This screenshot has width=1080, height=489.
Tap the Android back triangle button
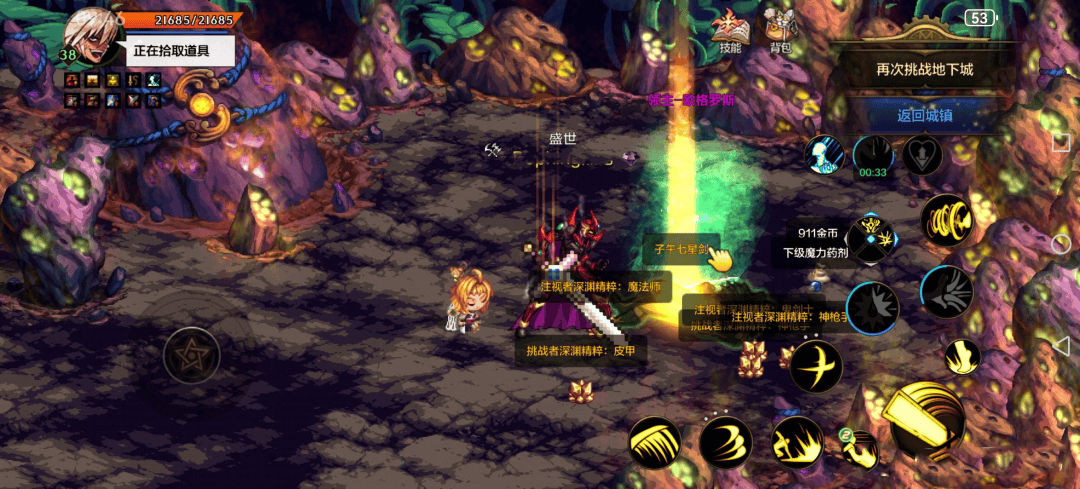click(1061, 345)
